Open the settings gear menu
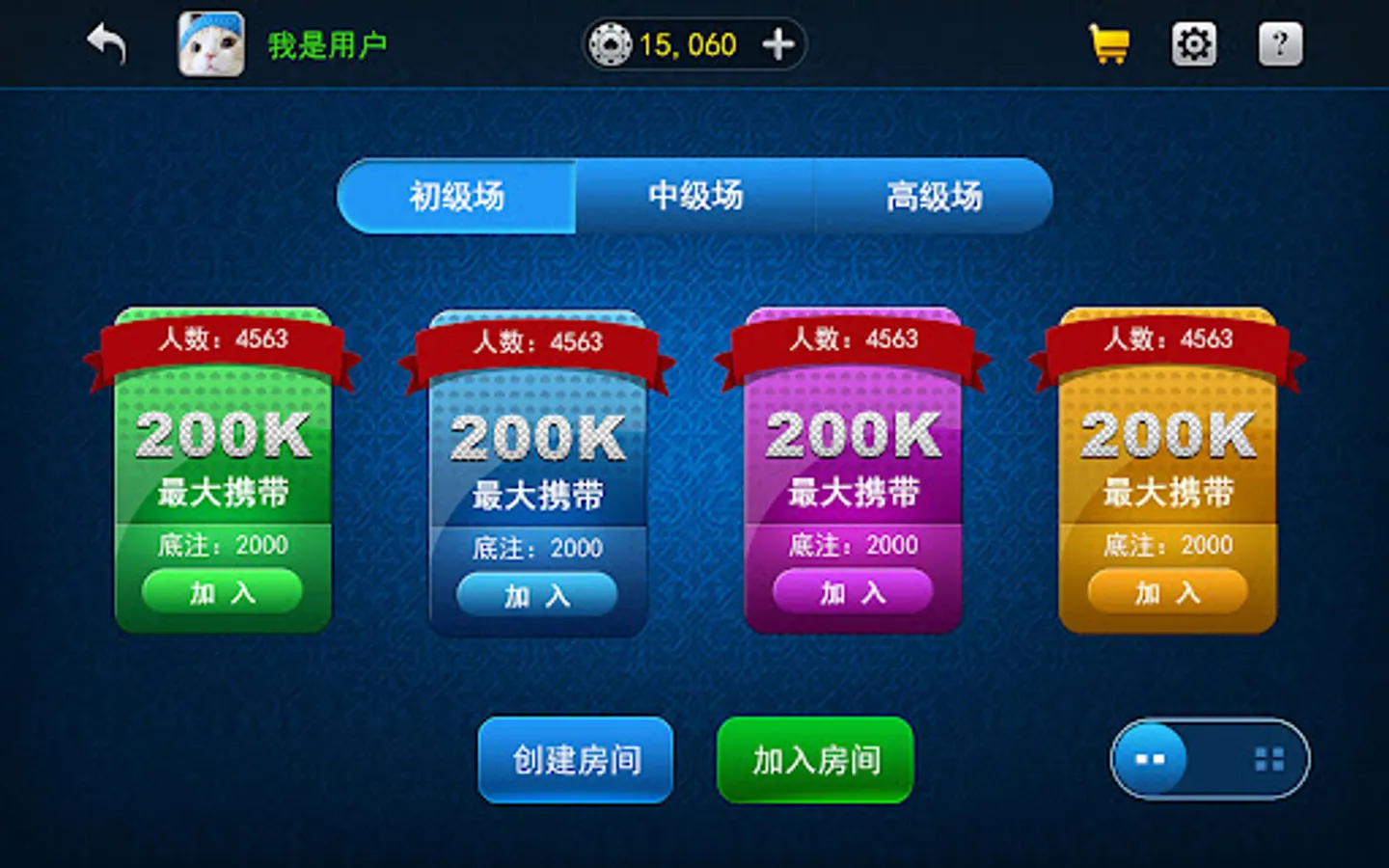Viewport: 1389px width, 868px height. 1193,43
